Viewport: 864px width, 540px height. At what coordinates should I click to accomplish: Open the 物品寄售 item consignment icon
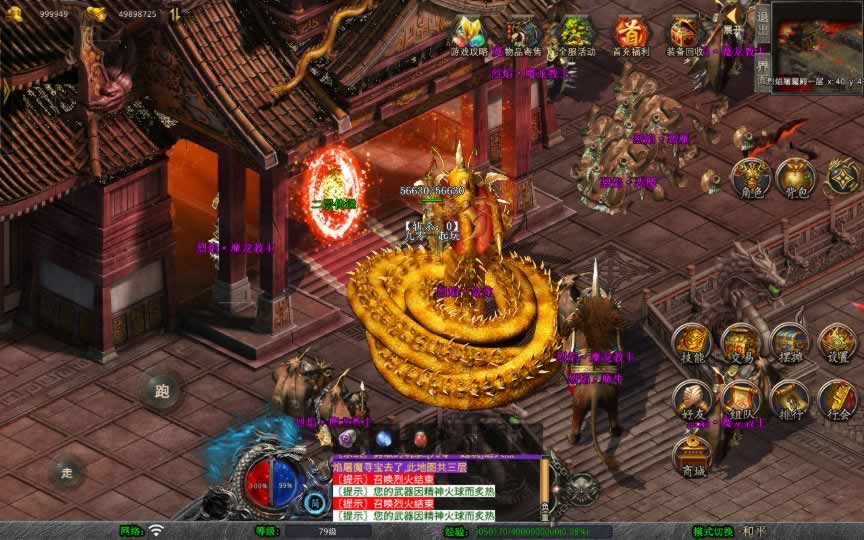point(523,35)
